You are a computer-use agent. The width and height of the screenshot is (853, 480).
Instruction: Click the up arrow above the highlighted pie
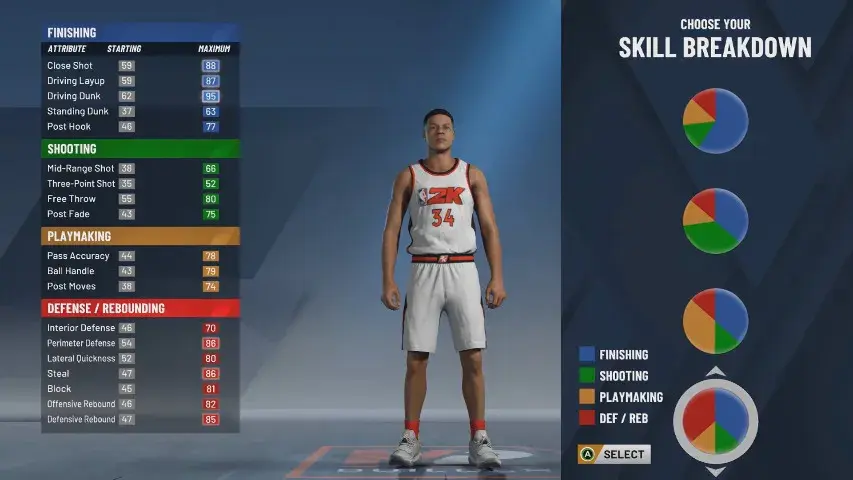tap(715, 372)
